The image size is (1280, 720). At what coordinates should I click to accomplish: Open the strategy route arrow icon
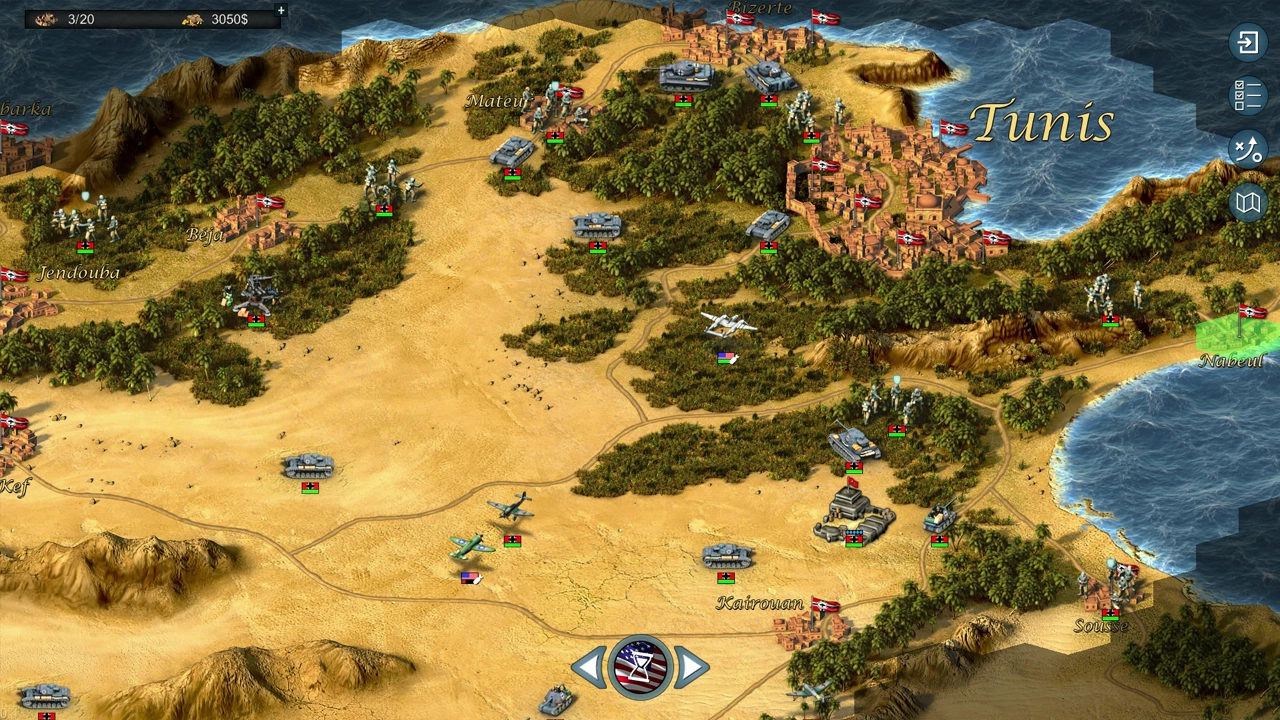coord(1247,150)
